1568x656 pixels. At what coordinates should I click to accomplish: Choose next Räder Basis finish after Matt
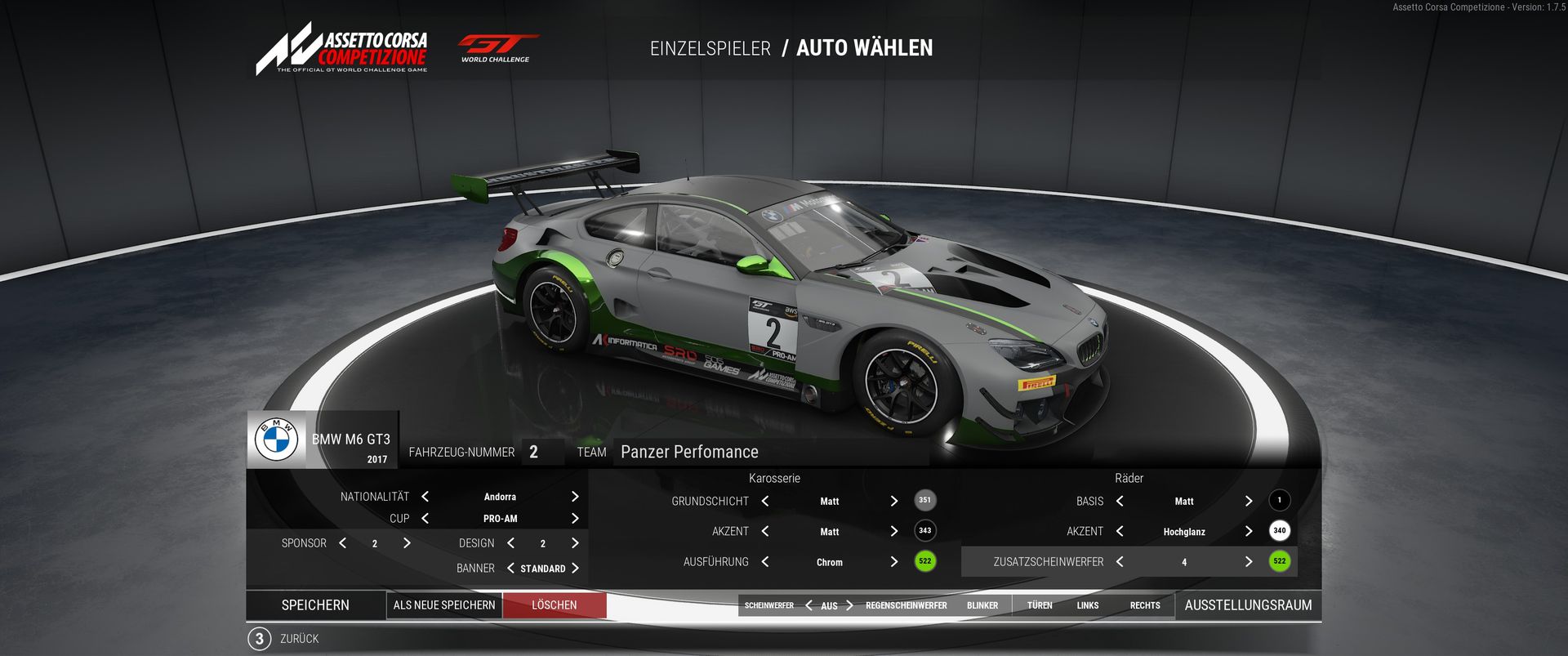1248,501
